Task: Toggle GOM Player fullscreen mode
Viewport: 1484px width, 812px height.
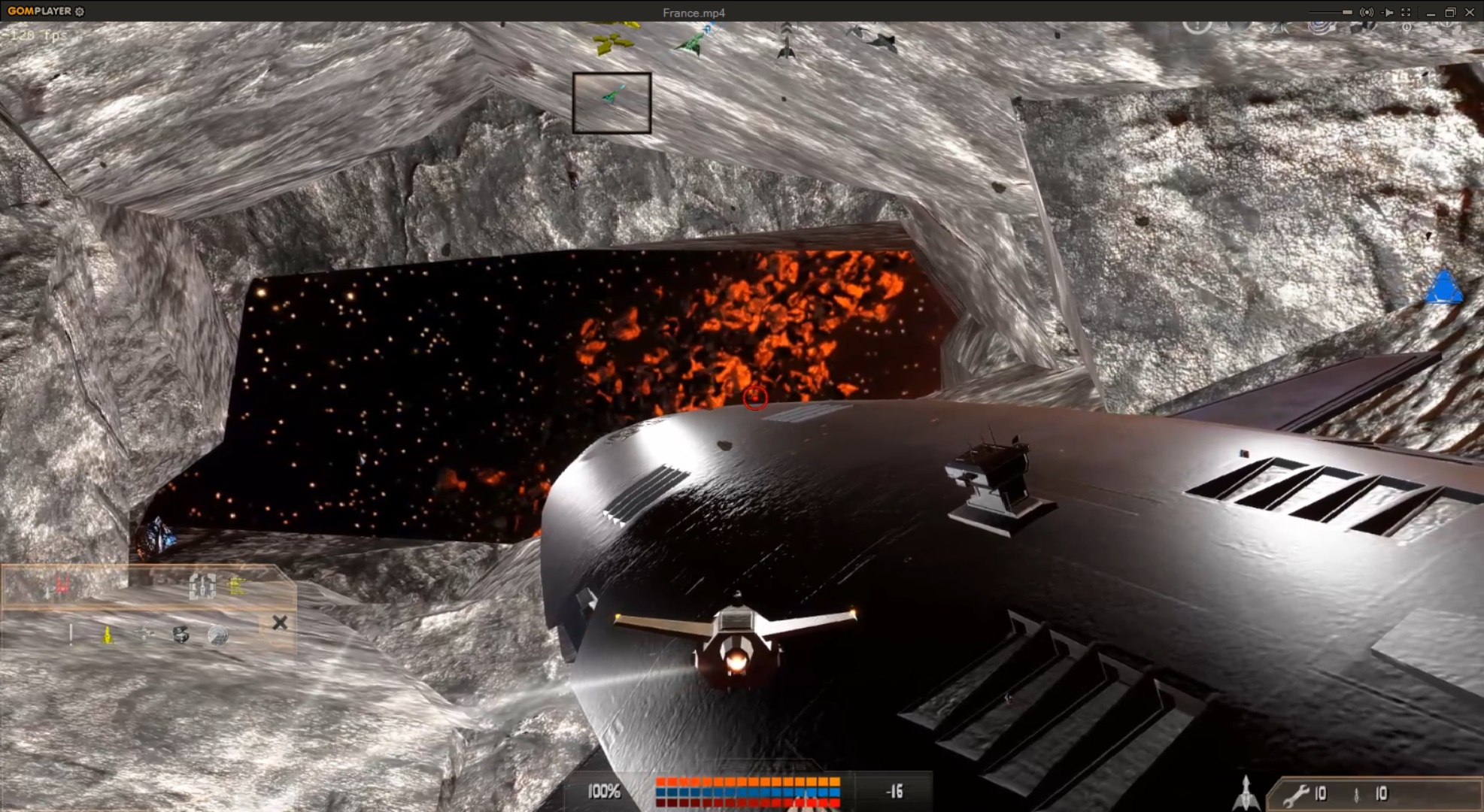Action: point(1406,12)
